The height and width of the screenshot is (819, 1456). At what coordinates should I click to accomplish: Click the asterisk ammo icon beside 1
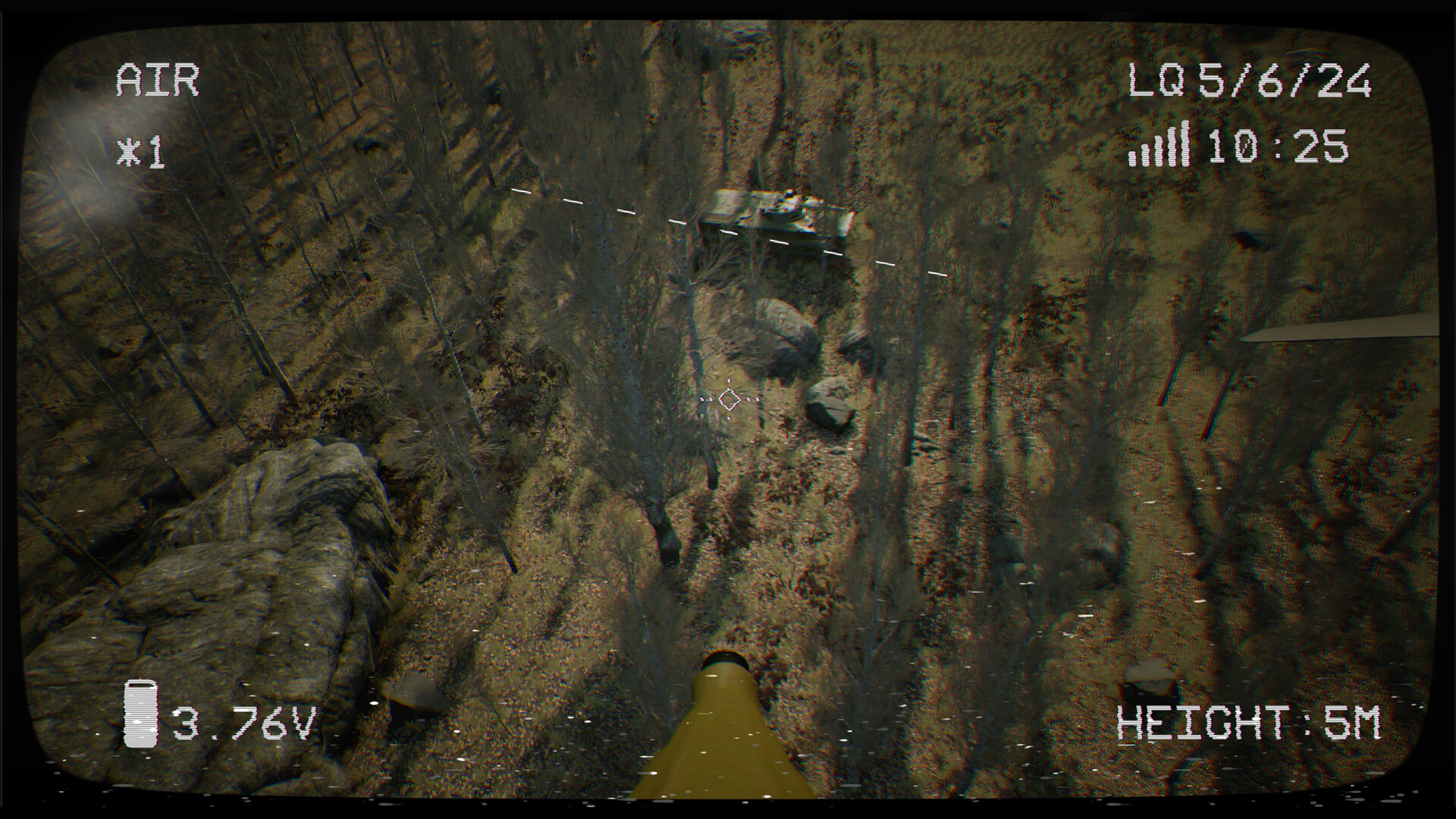pyautogui.click(x=128, y=150)
